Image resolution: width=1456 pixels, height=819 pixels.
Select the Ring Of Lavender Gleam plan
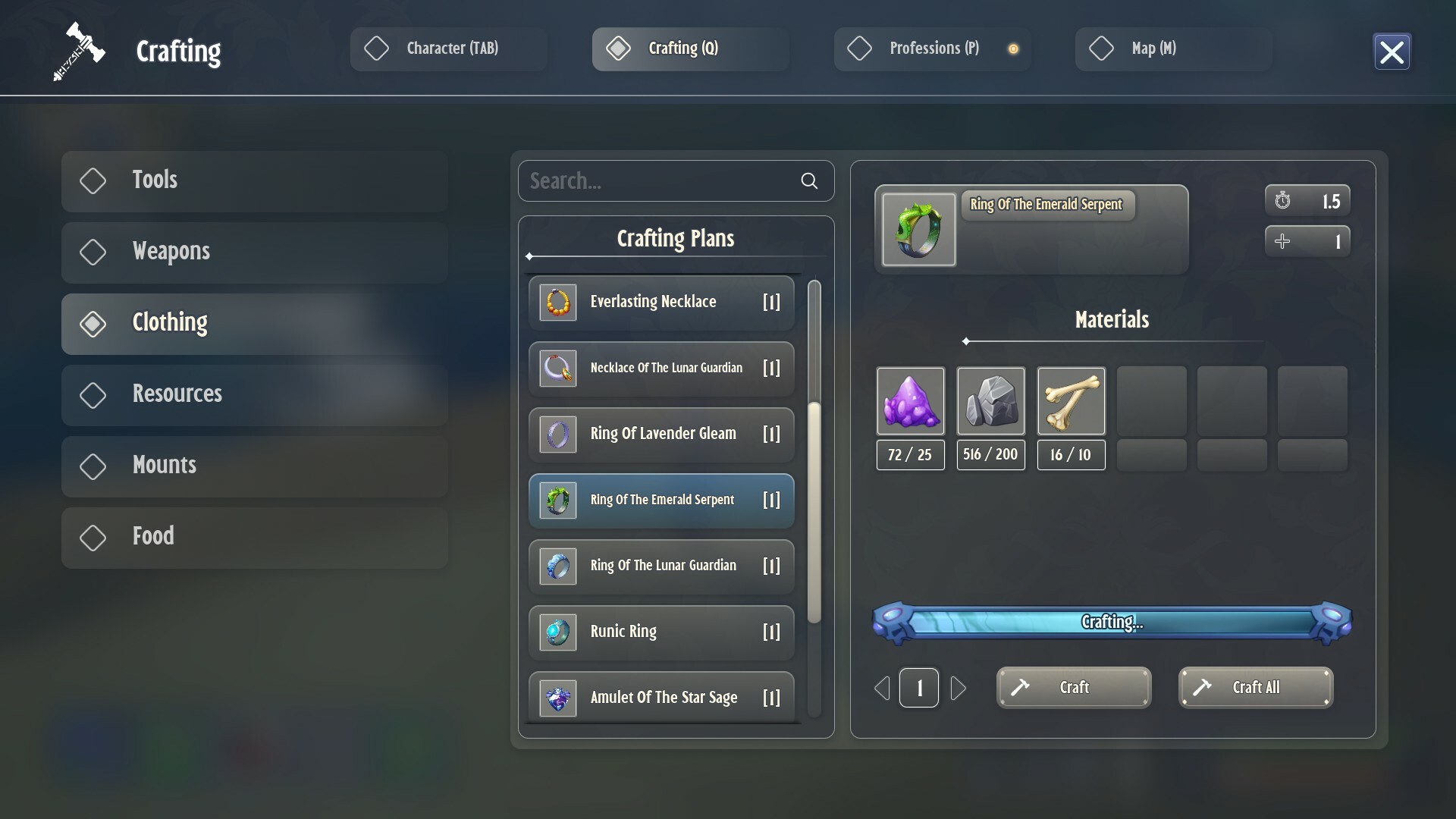661,435
